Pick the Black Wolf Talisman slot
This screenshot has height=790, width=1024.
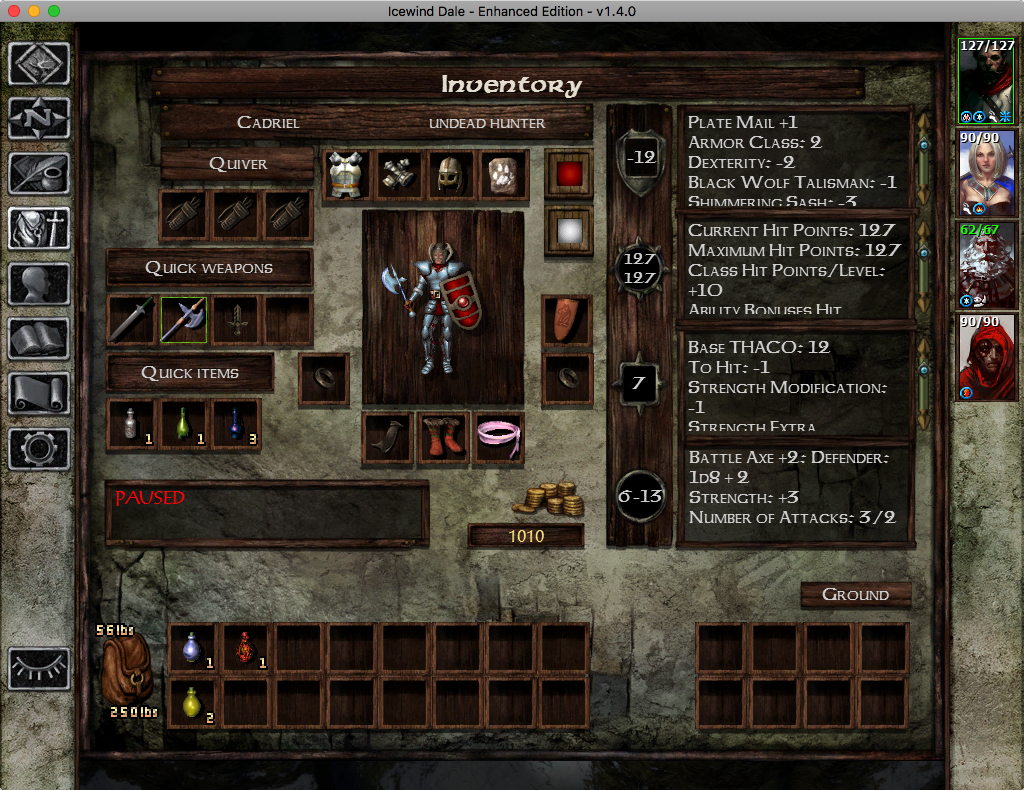505,175
